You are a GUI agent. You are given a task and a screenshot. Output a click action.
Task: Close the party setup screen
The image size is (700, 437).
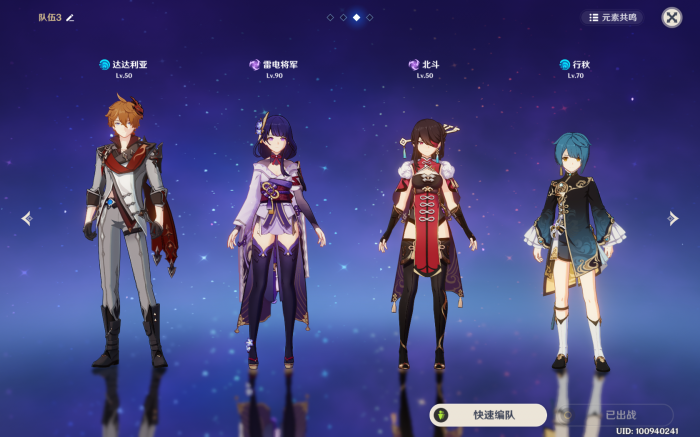[672, 17]
